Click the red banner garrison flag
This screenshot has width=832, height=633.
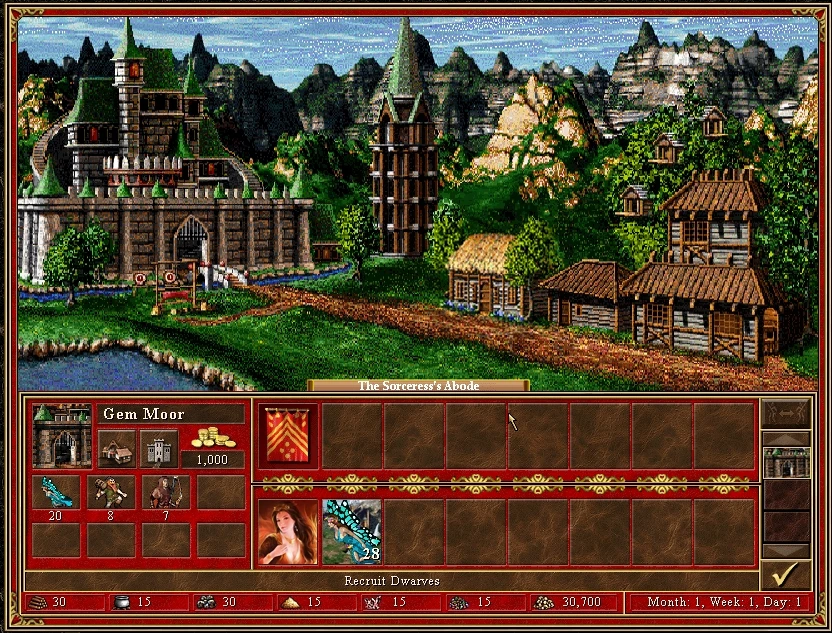288,437
